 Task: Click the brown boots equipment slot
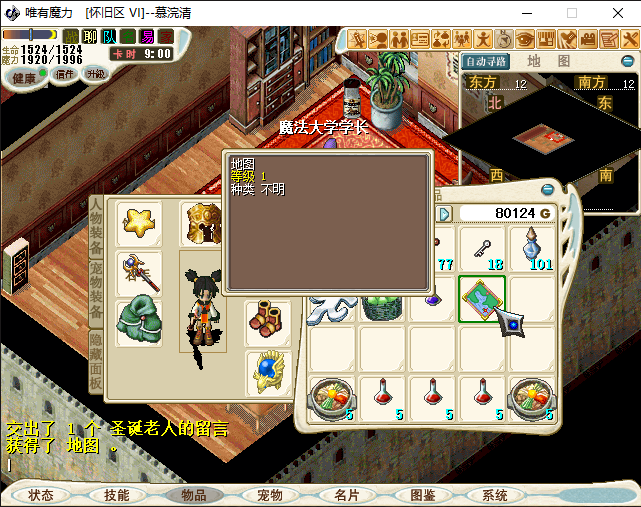point(267,320)
